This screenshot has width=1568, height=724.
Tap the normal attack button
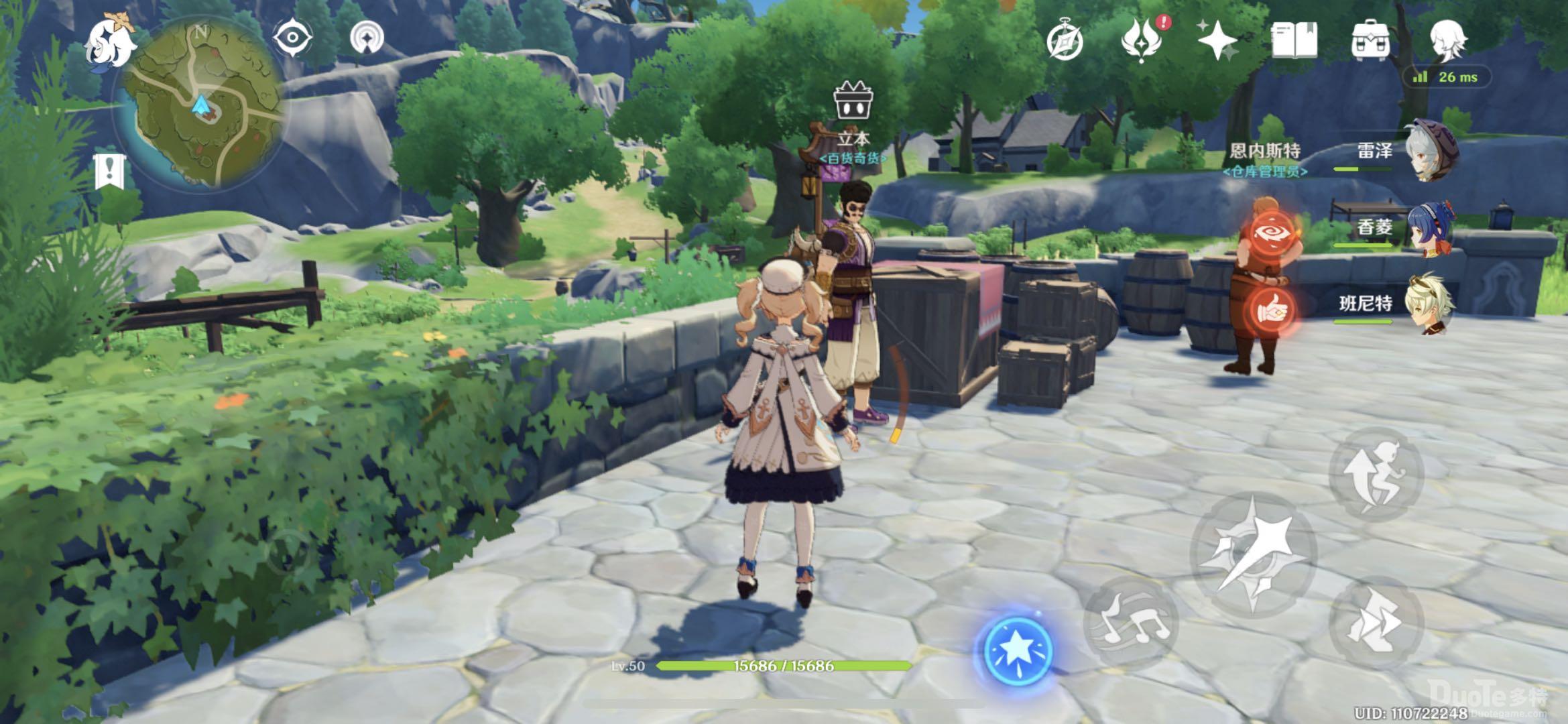(x=1252, y=554)
